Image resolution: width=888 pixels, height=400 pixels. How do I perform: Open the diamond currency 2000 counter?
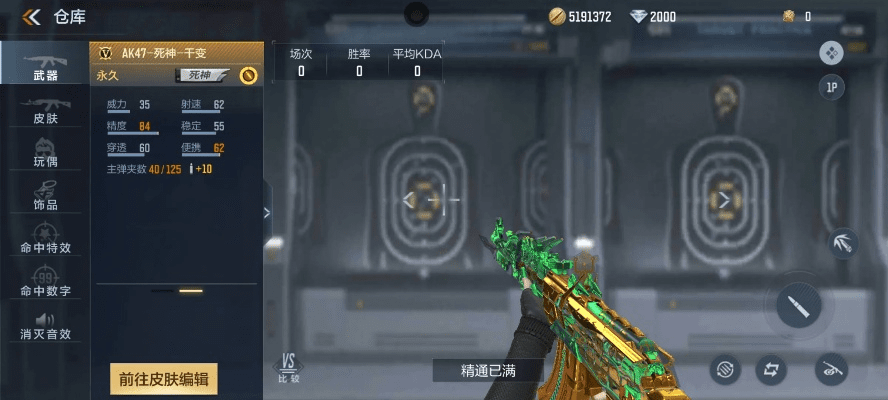[x=653, y=16]
